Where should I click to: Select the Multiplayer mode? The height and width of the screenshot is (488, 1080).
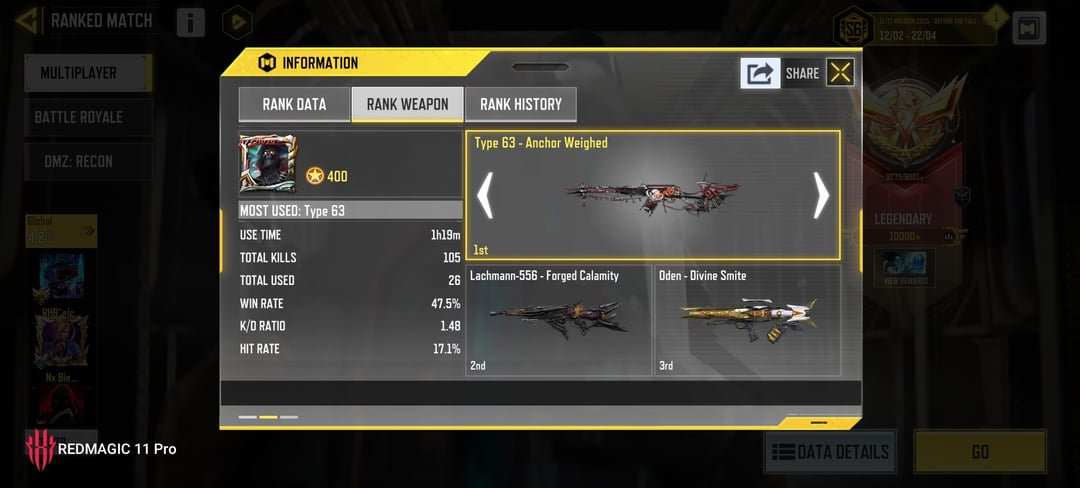88,73
